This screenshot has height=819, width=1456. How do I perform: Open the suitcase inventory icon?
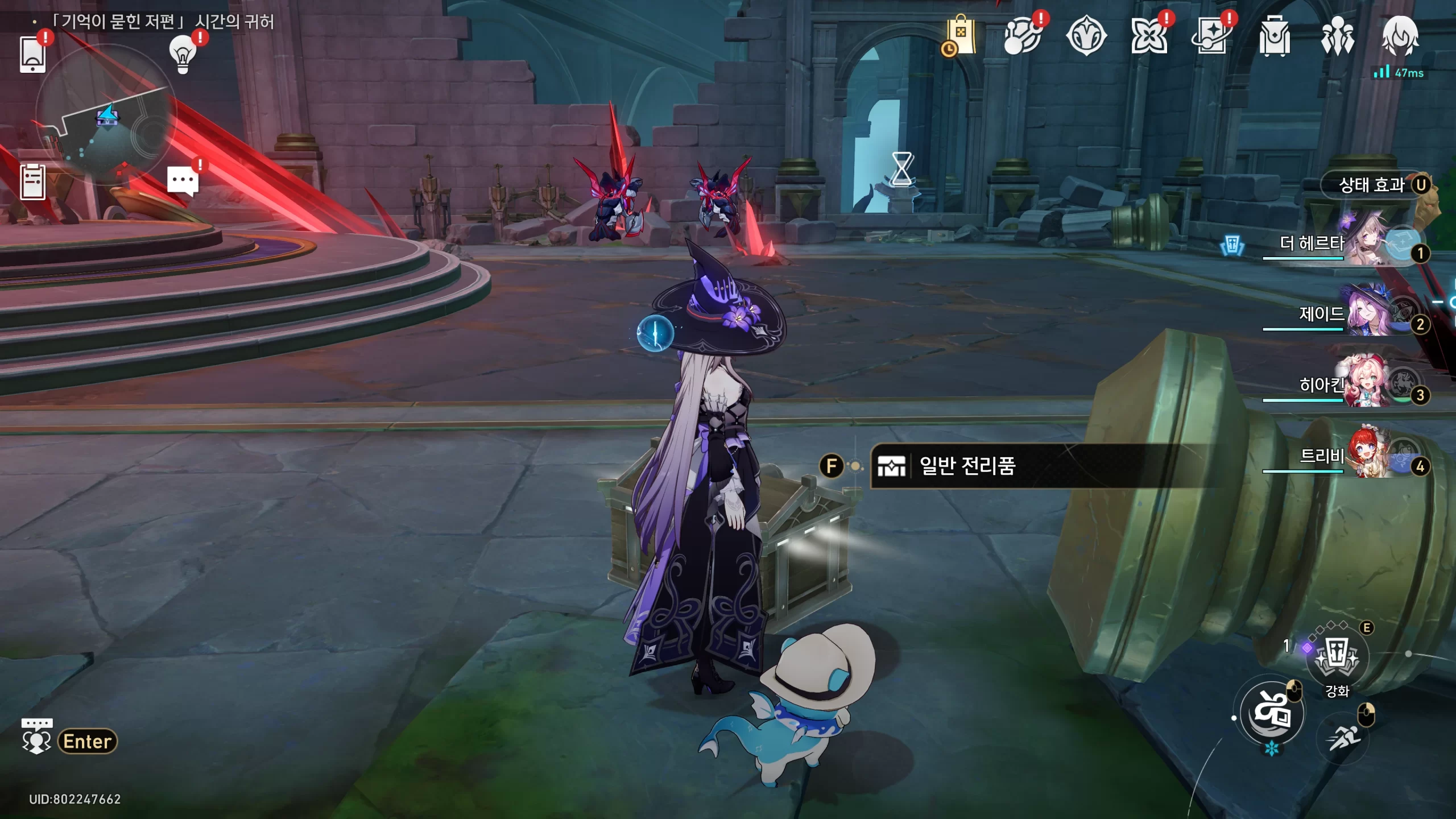pos(1275,36)
